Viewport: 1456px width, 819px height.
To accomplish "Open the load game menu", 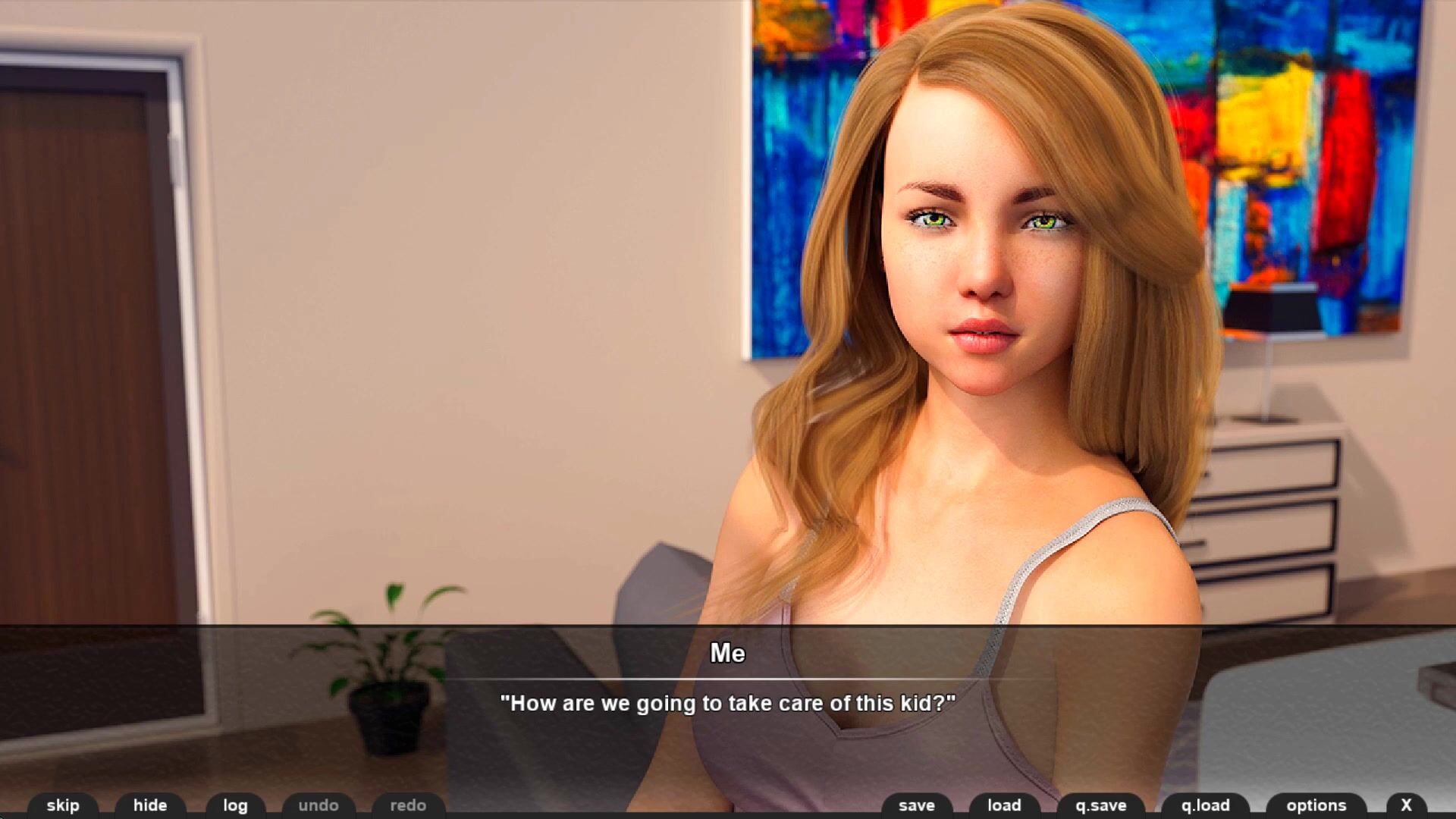I will point(1004,805).
